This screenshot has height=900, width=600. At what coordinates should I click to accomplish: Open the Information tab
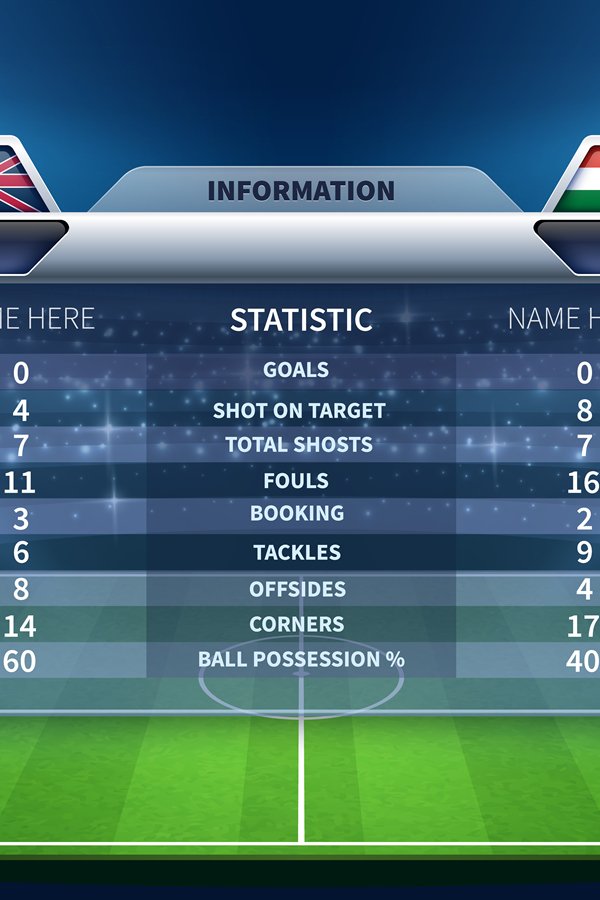point(301,190)
